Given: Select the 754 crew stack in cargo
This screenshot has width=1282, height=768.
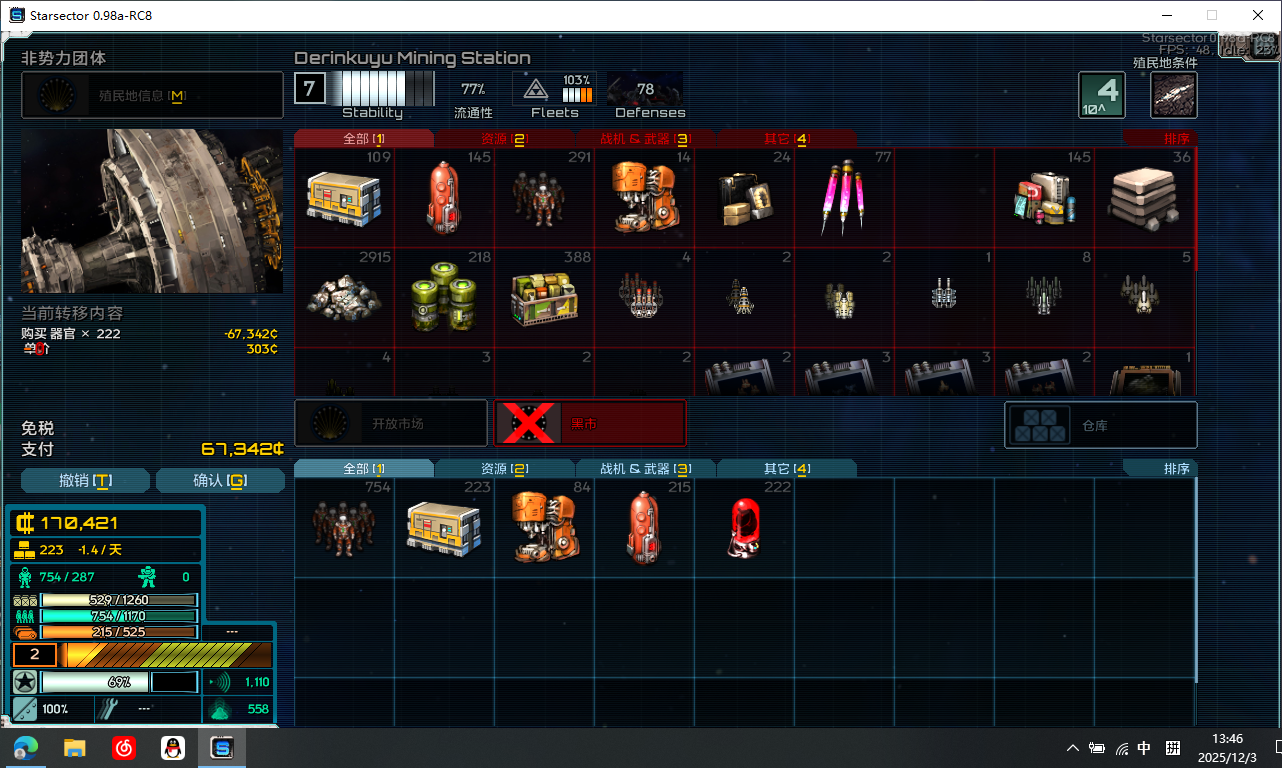Looking at the screenshot, I should (344, 527).
